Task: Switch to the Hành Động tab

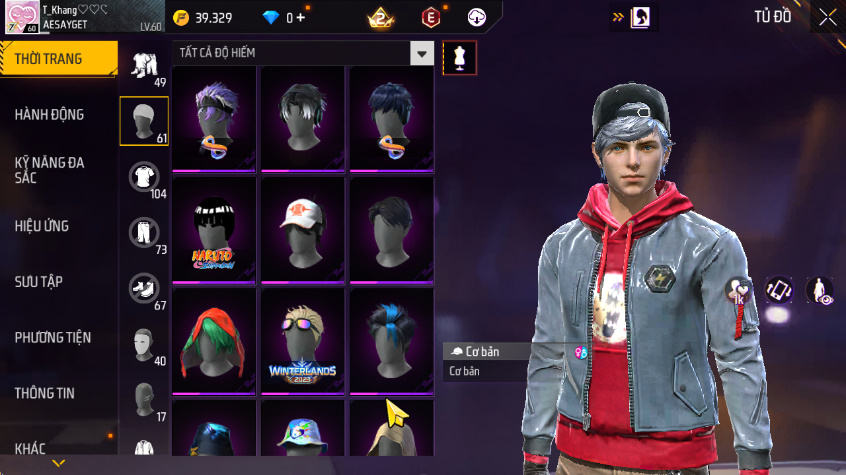Action: tap(49, 115)
